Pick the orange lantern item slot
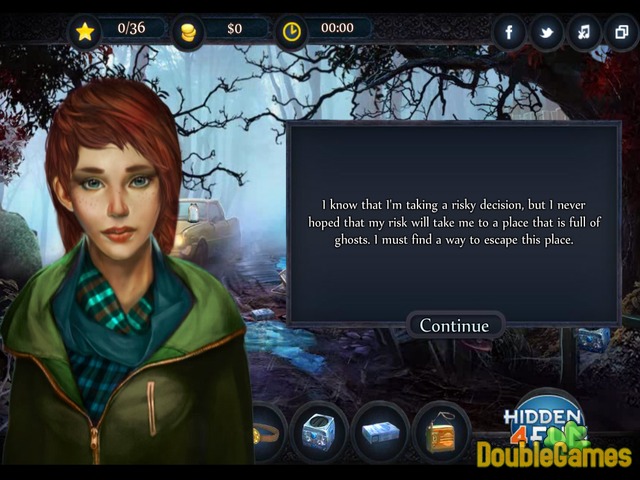Image resolution: width=640 pixels, height=480 pixels. click(x=441, y=431)
